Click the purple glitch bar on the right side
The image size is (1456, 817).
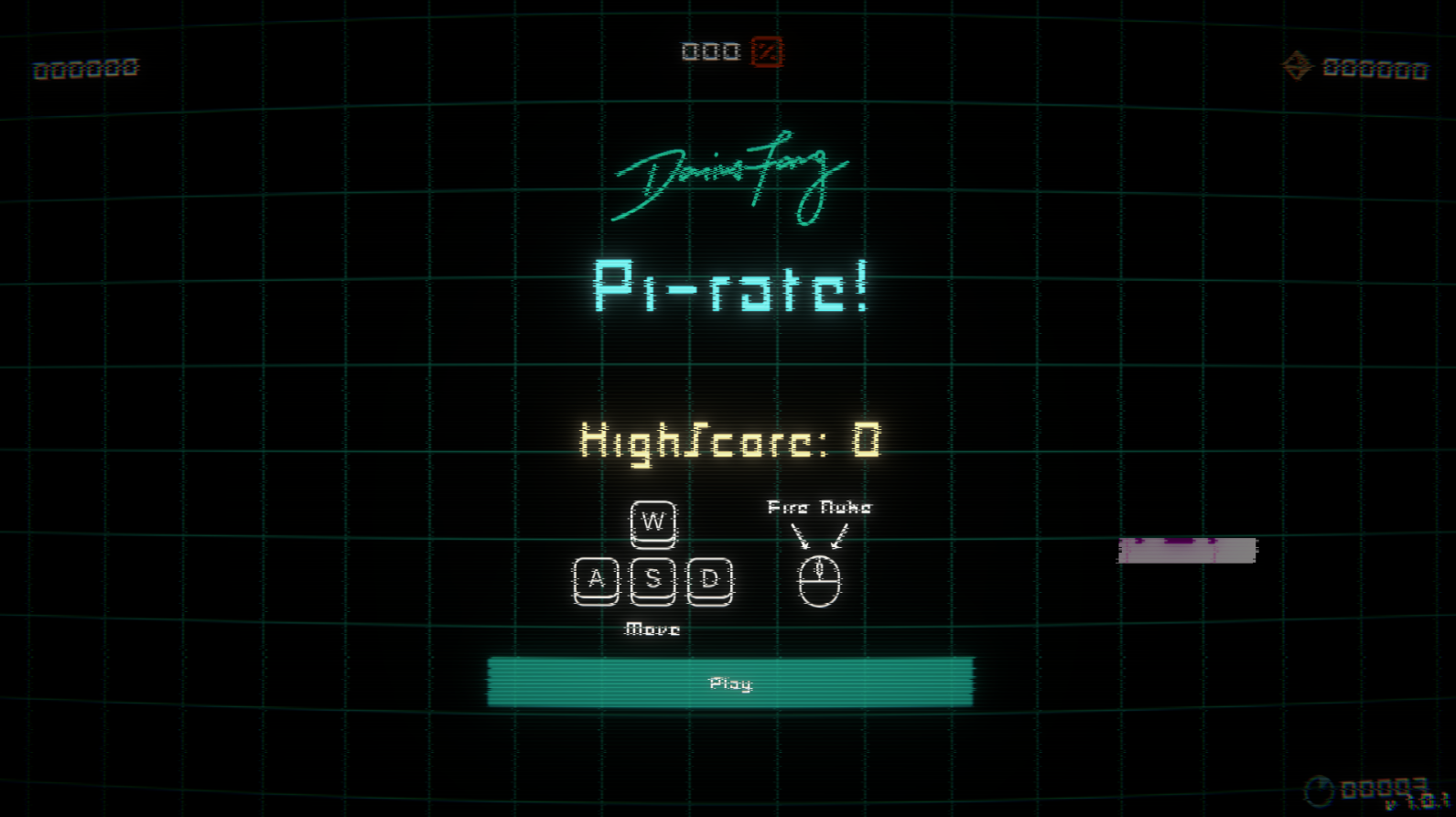click(x=1188, y=550)
